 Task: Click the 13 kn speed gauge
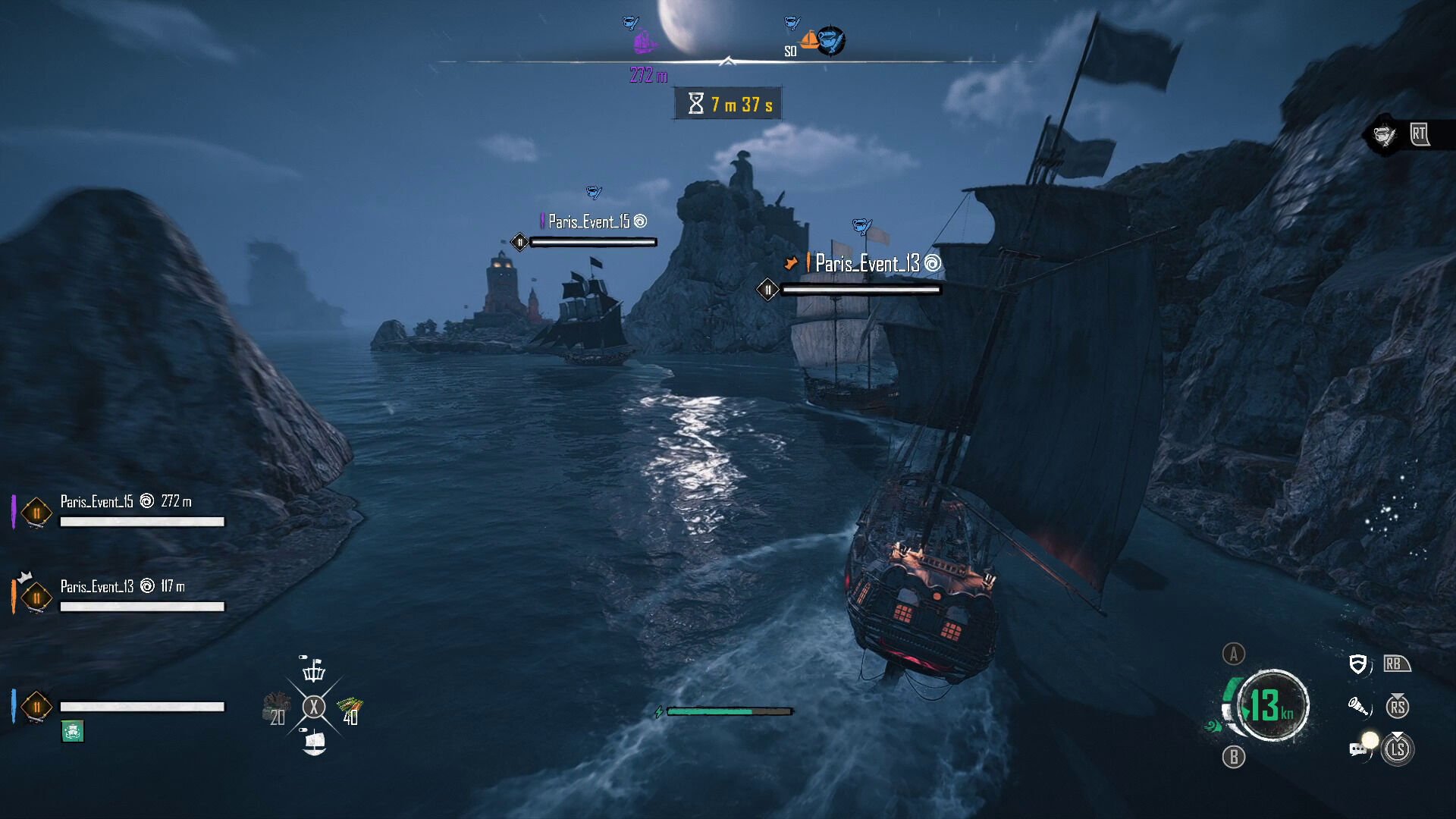click(x=1272, y=705)
